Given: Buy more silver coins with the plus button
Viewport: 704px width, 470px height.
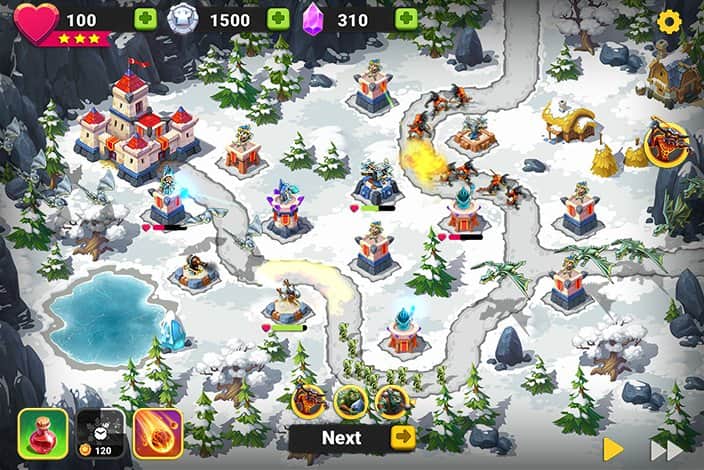Looking at the screenshot, I should (x=278, y=20).
